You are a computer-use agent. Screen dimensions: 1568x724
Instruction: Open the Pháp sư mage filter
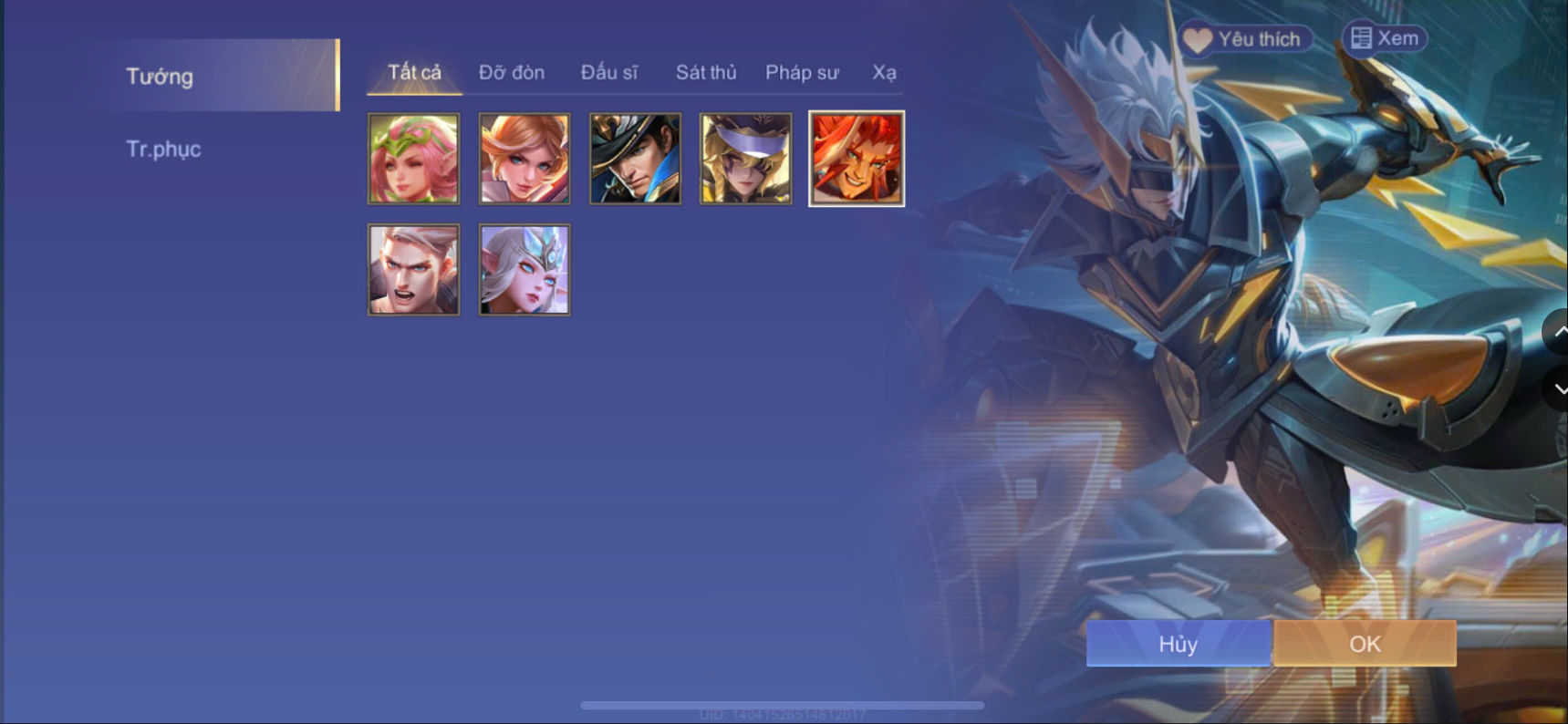802,72
